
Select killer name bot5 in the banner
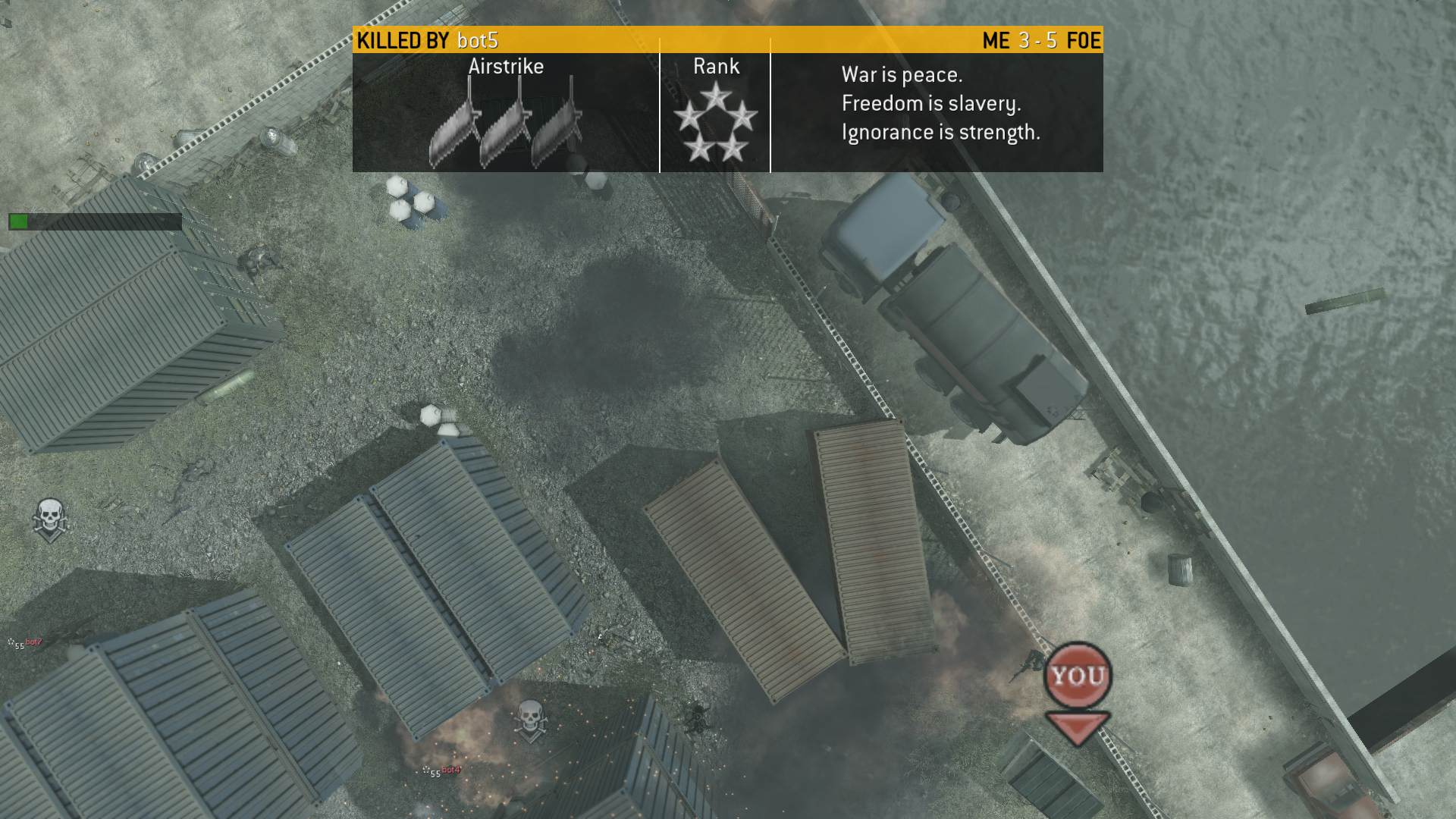coord(478,40)
